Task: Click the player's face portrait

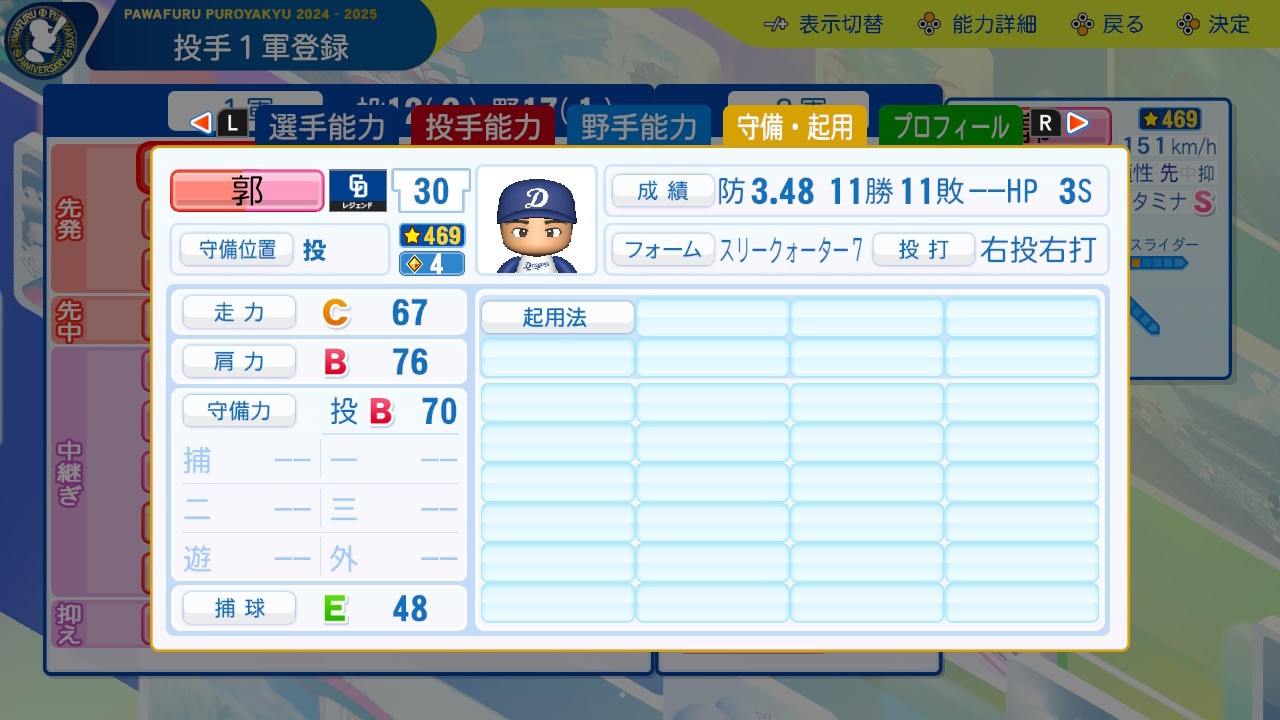Action: tap(538, 219)
